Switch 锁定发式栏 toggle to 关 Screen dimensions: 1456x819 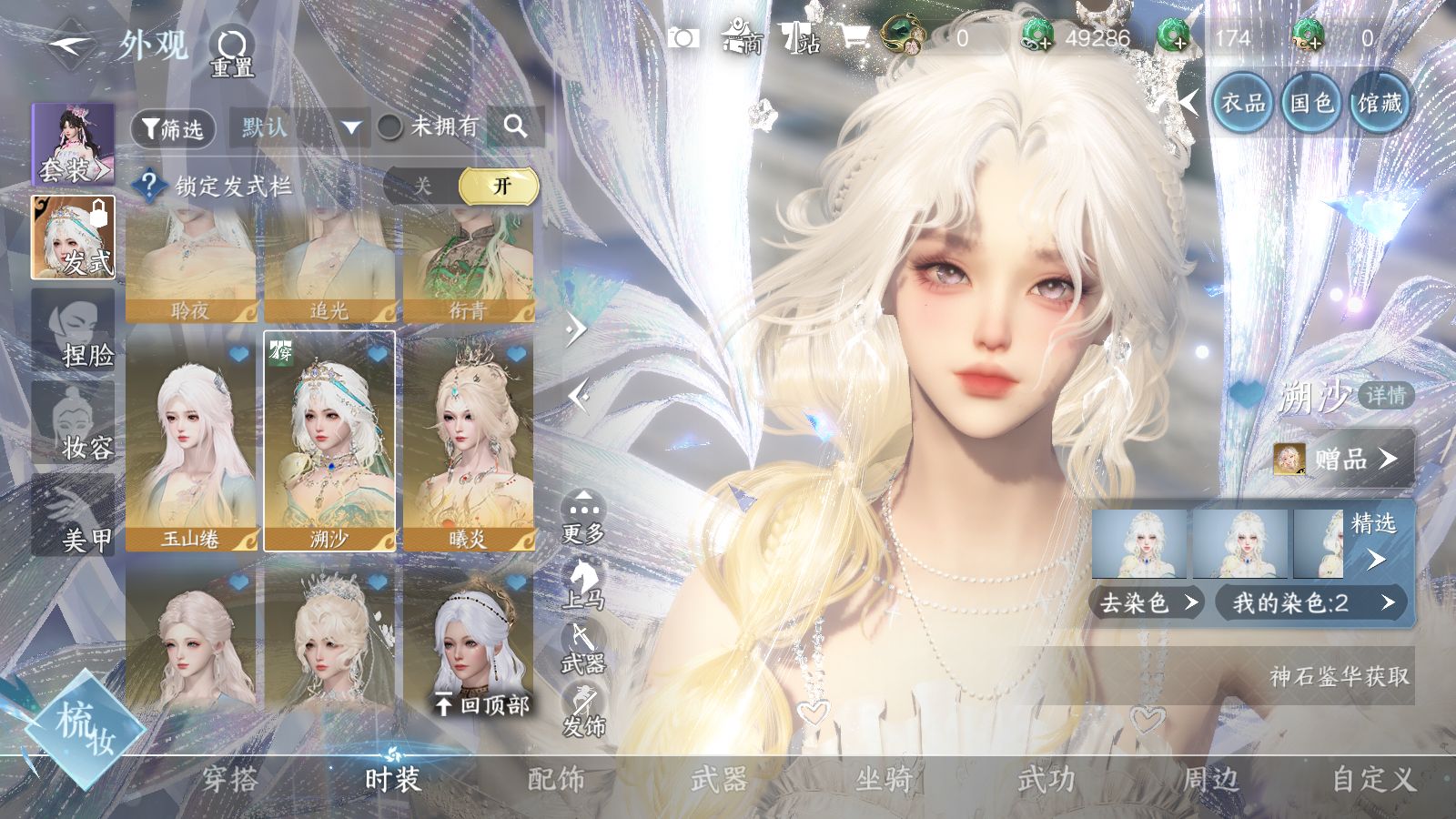[x=422, y=187]
